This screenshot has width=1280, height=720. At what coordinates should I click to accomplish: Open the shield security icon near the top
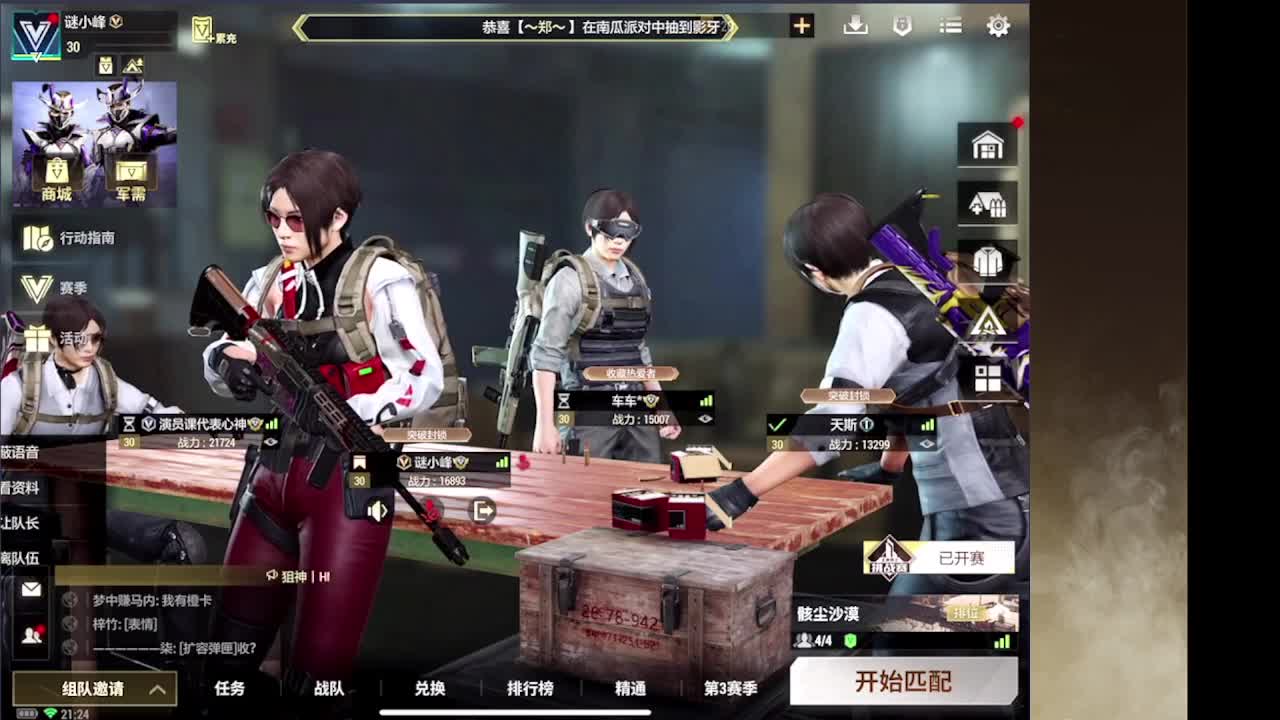pos(903,26)
